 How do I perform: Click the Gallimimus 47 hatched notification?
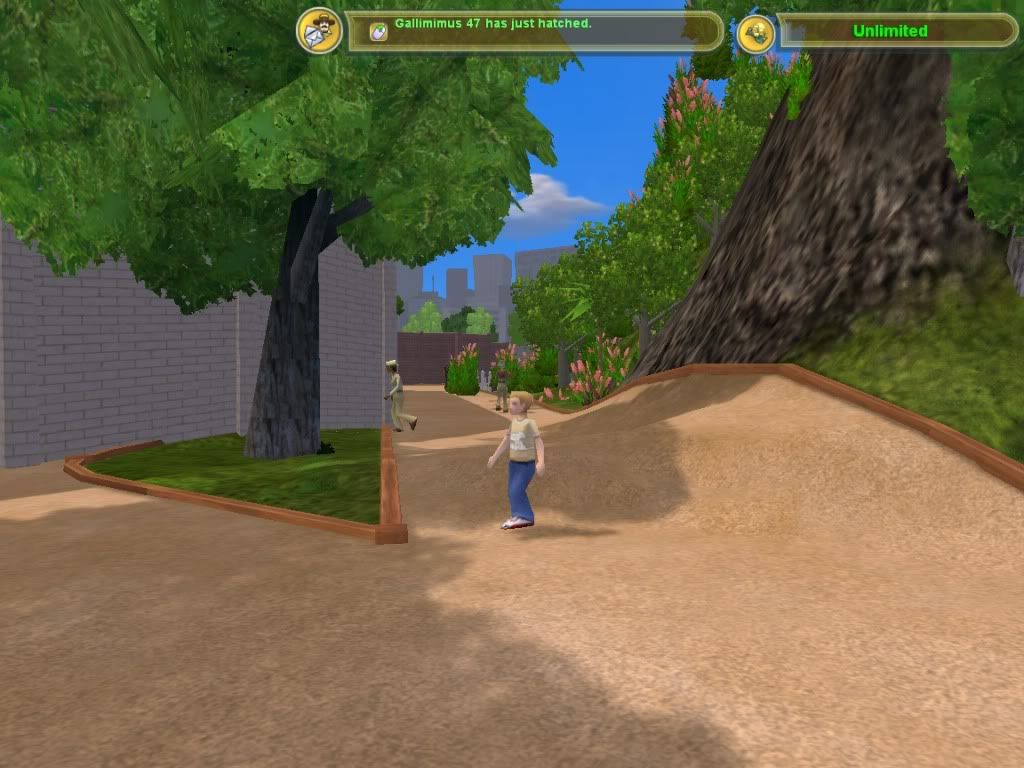click(x=493, y=23)
